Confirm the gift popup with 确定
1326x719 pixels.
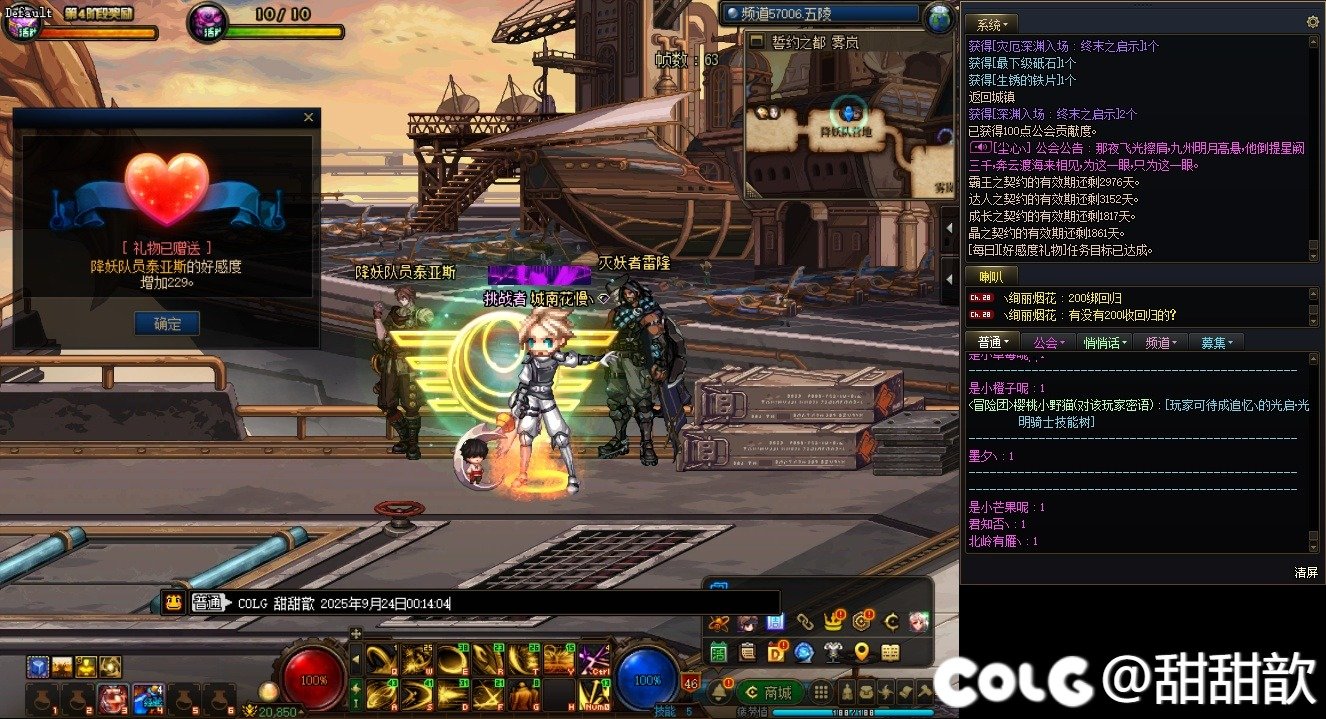[x=167, y=323]
